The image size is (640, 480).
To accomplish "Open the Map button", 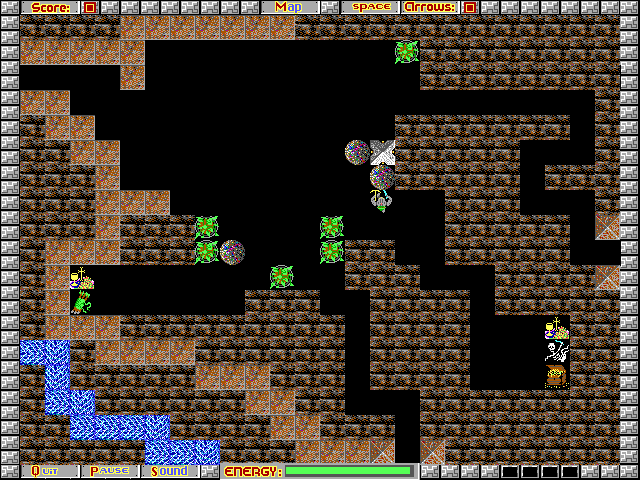I will coord(289,7).
